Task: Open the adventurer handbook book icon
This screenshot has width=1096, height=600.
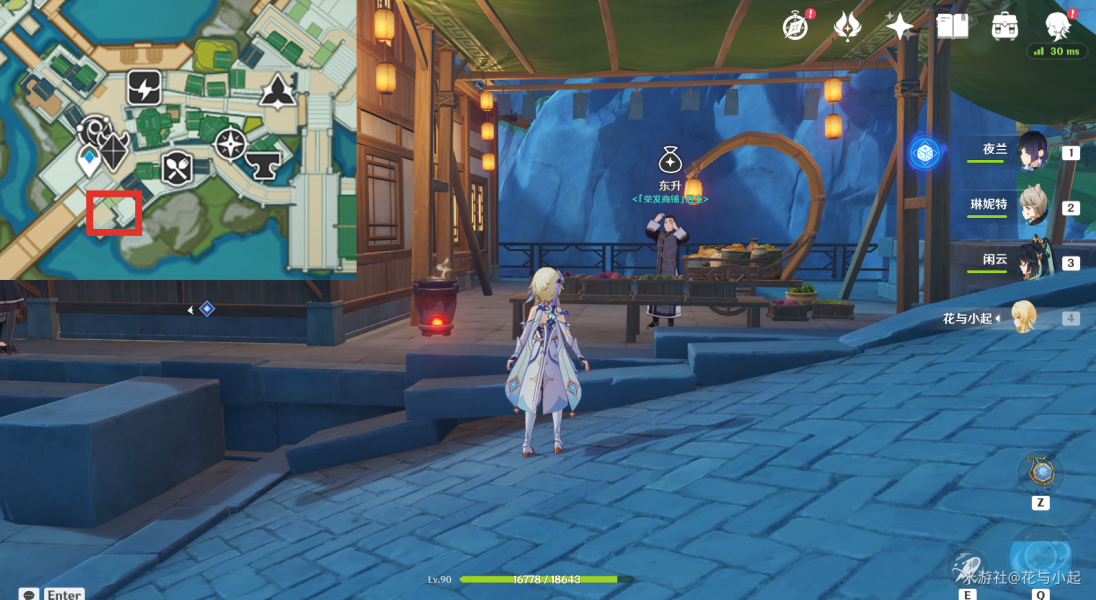Action: pyautogui.click(x=952, y=27)
